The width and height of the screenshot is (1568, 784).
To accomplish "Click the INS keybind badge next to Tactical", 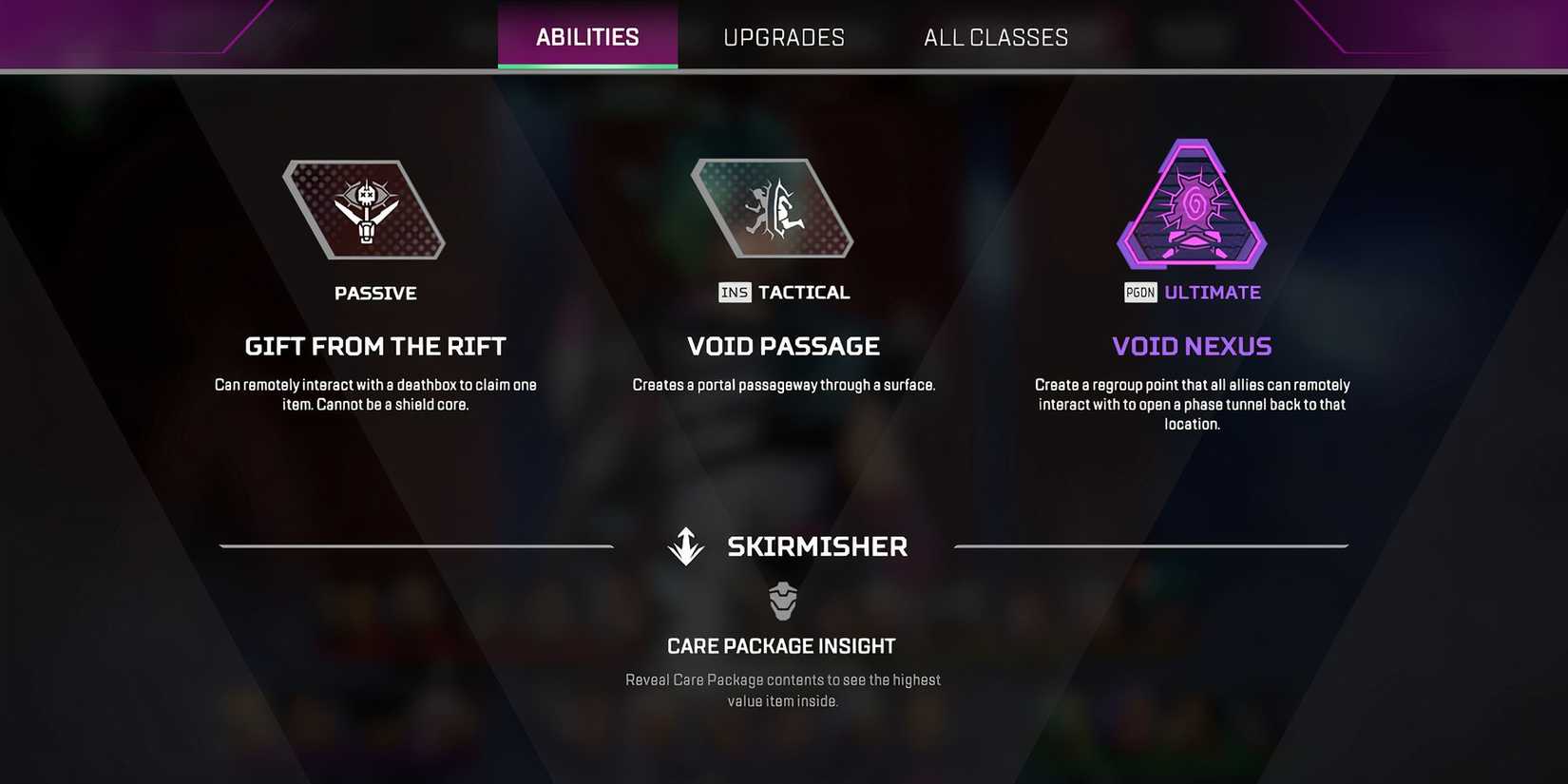I will point(733,293).
